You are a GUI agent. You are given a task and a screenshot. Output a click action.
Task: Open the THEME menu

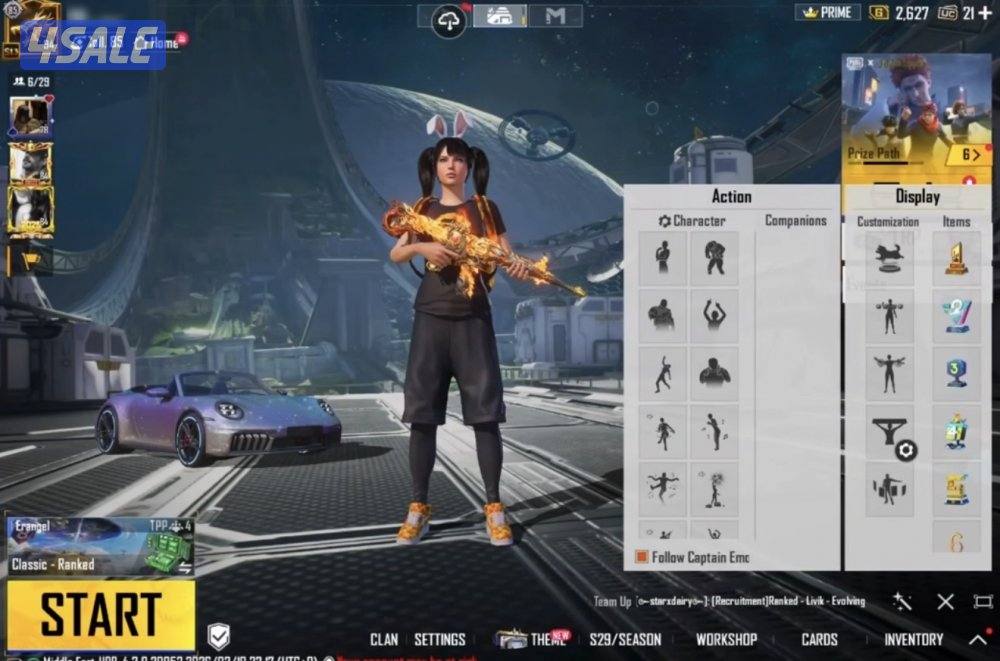click(546, 639)
